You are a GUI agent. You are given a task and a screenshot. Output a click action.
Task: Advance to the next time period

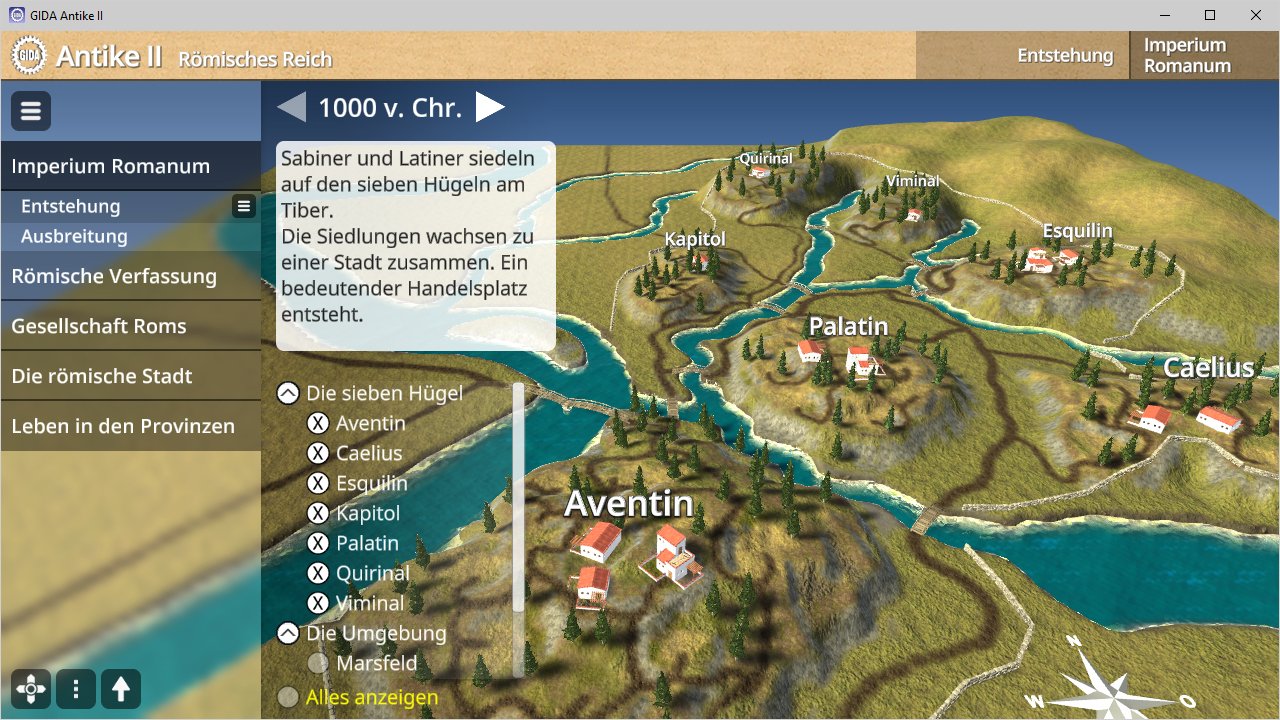coord(489,107)
